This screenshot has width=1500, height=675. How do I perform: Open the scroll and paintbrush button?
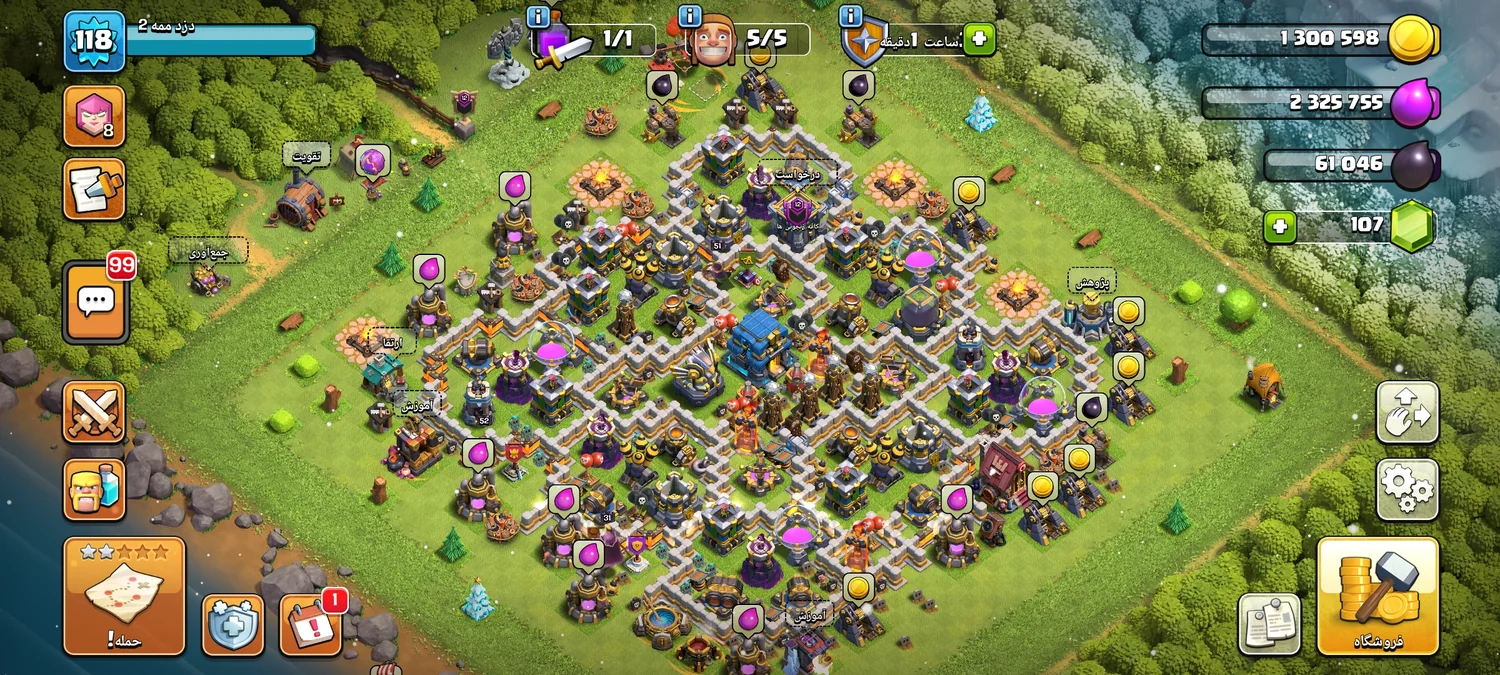95,189
